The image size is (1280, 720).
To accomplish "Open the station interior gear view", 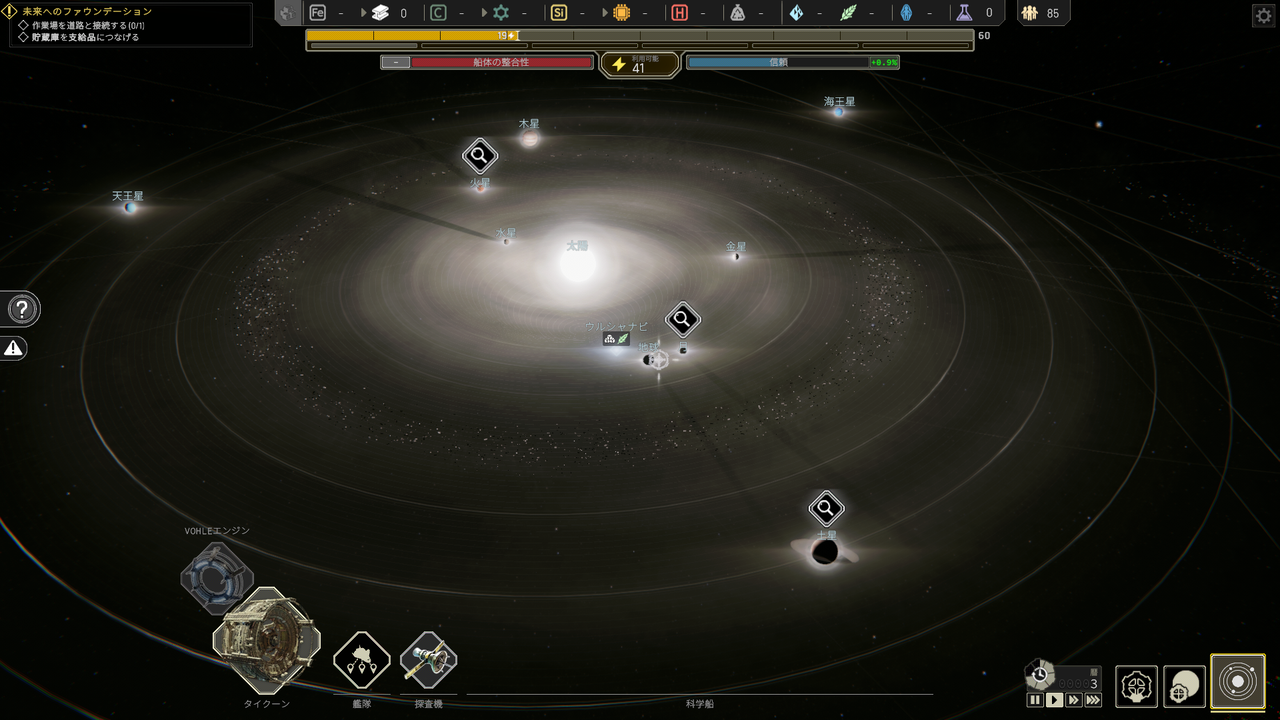I will click(1137, 685).
